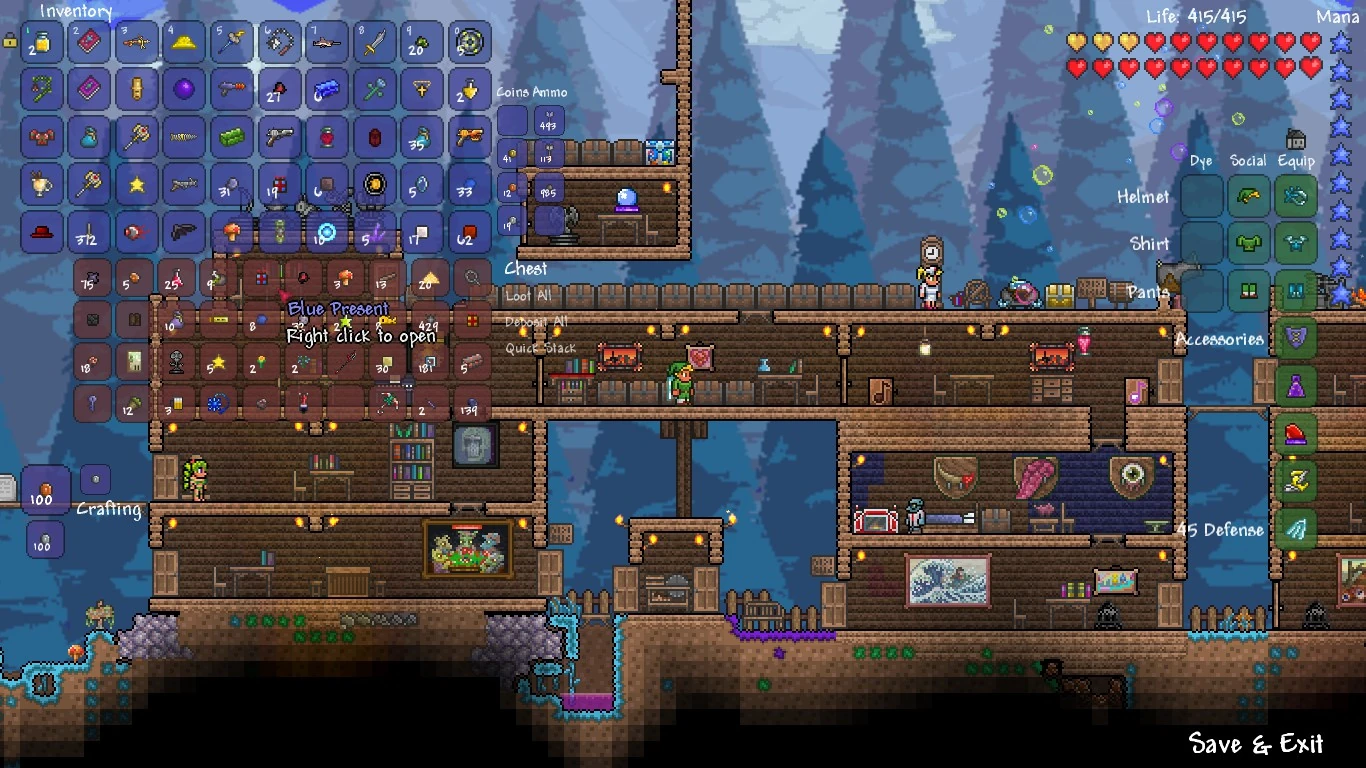This screenshot has width=1366, height=768.
Task: Click Quick Stack to sort into chest
Action: coord(541,347)
